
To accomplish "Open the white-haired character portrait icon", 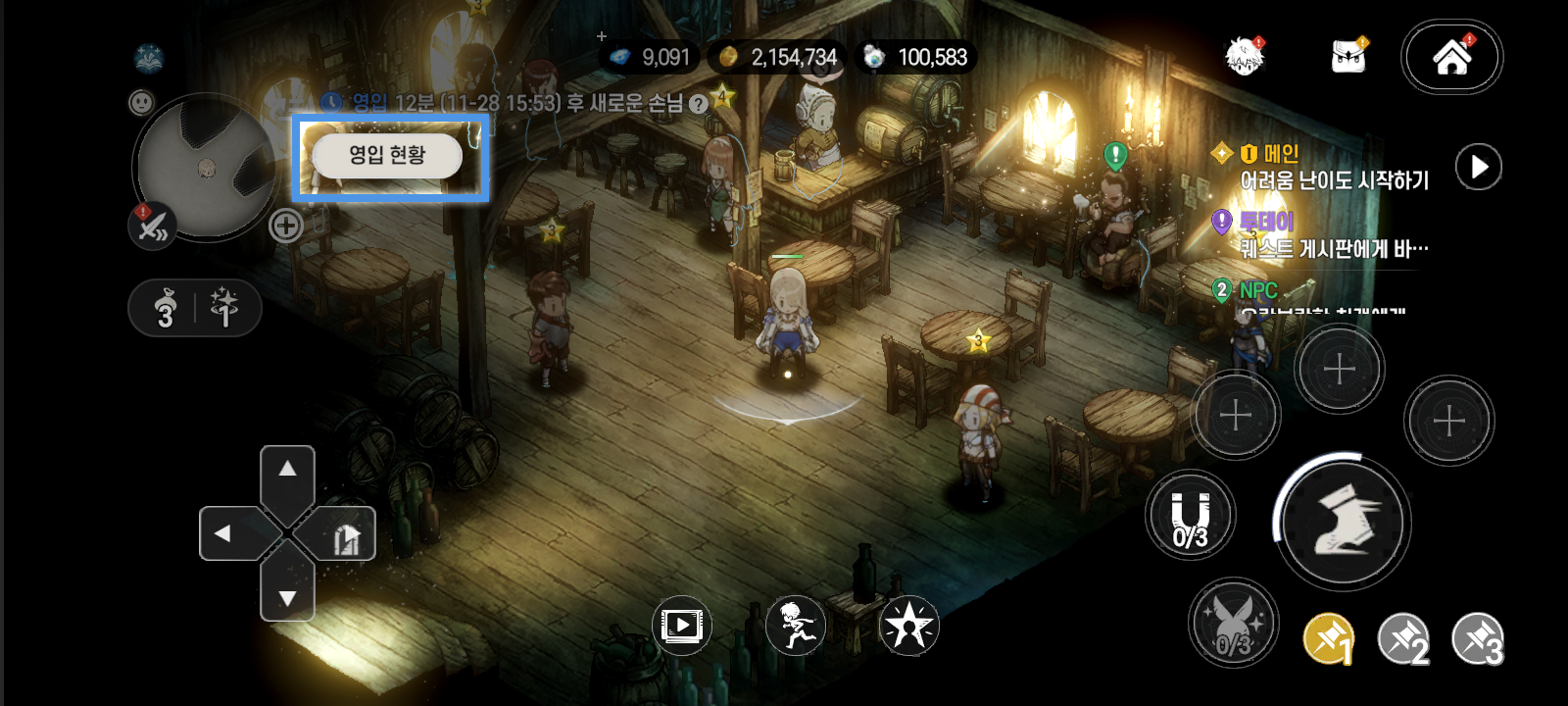I will [1246, 56].
